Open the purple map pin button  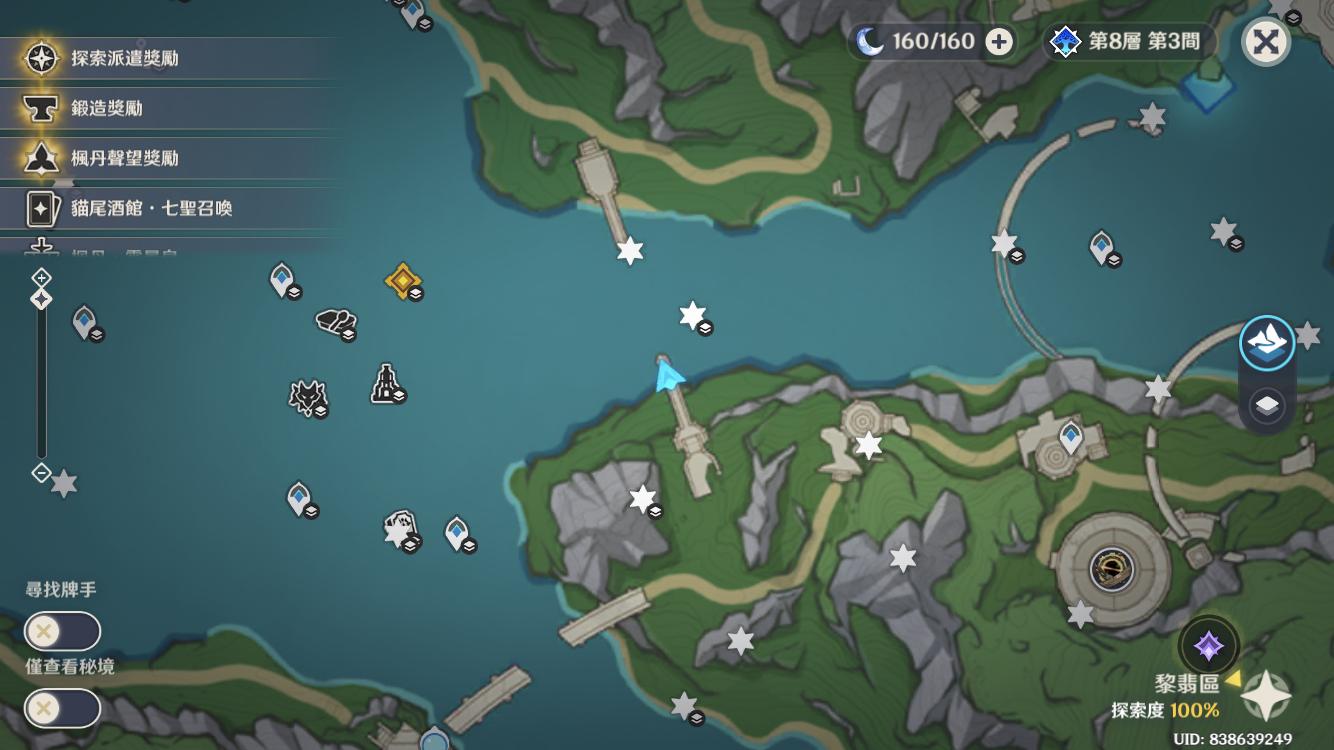pyautogui.click(x=1208, y=645)
